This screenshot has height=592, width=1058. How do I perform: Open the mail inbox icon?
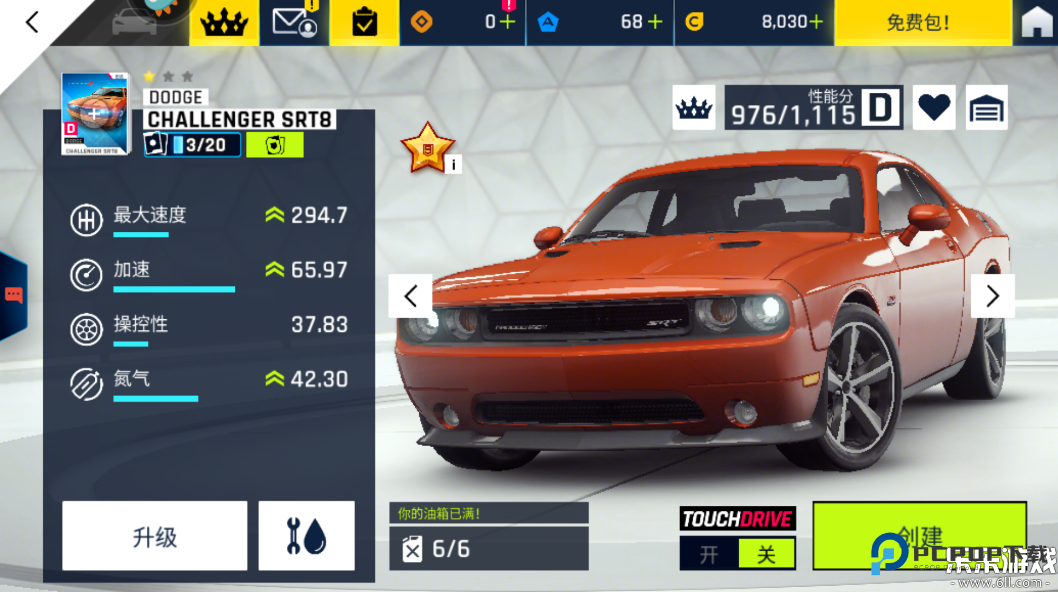pos(294,22)
